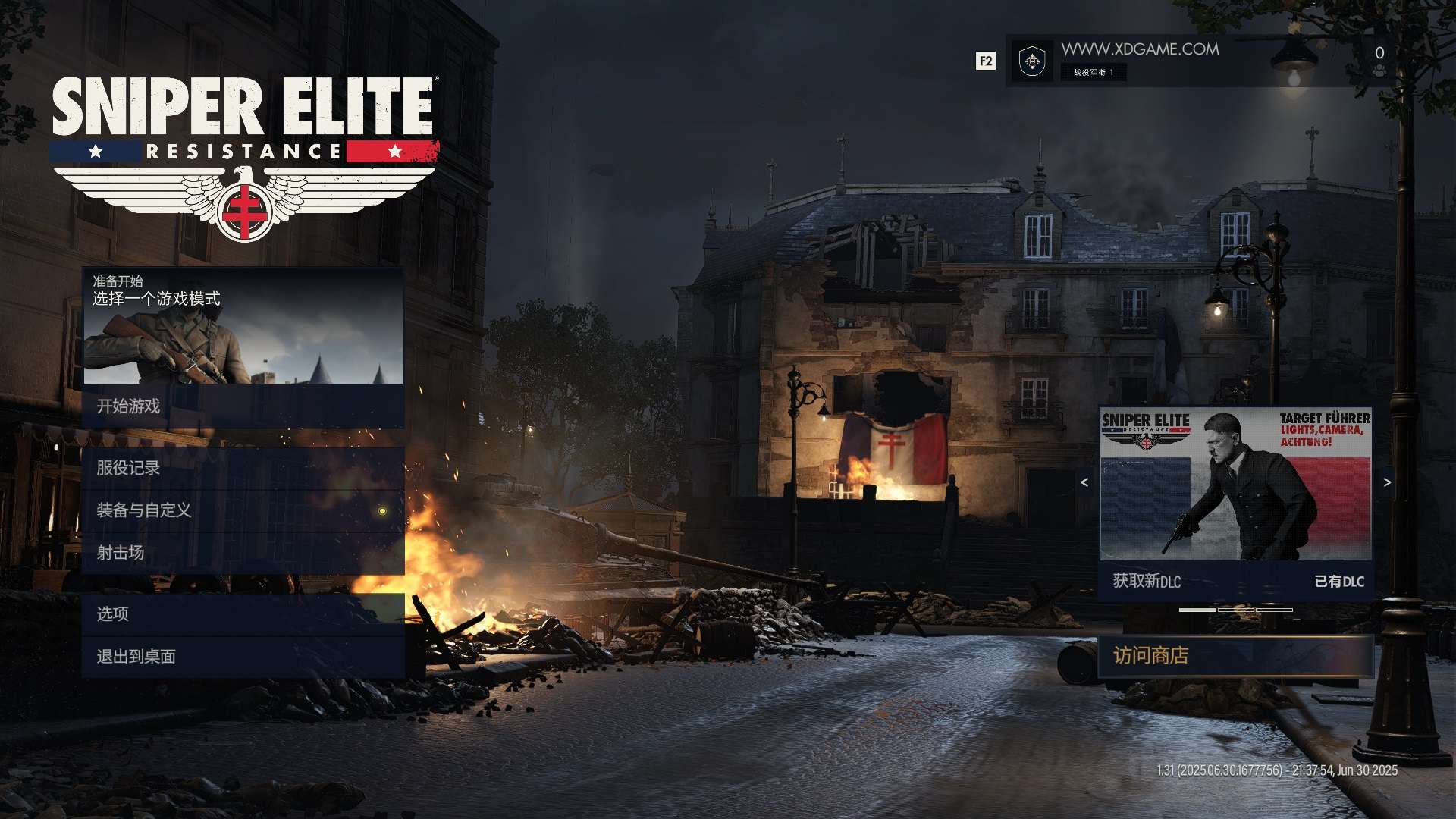Open the 选项 options menu

[243, 613]
